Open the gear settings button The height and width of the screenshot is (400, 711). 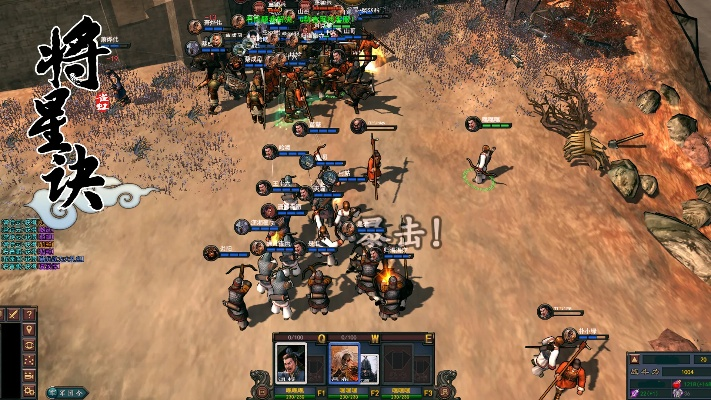(29, 389)
